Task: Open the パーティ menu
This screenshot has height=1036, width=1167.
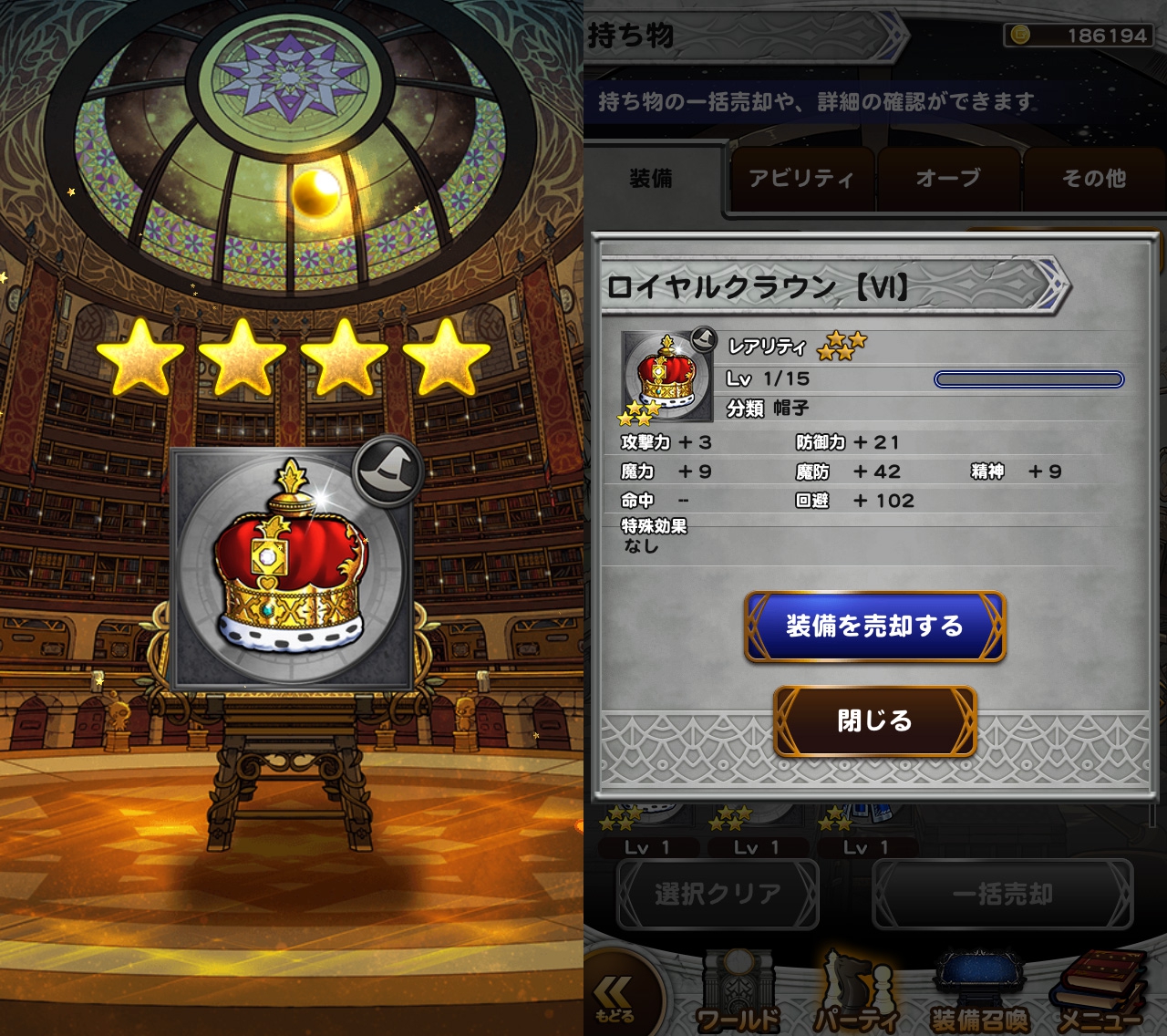Action: [855, 996]
